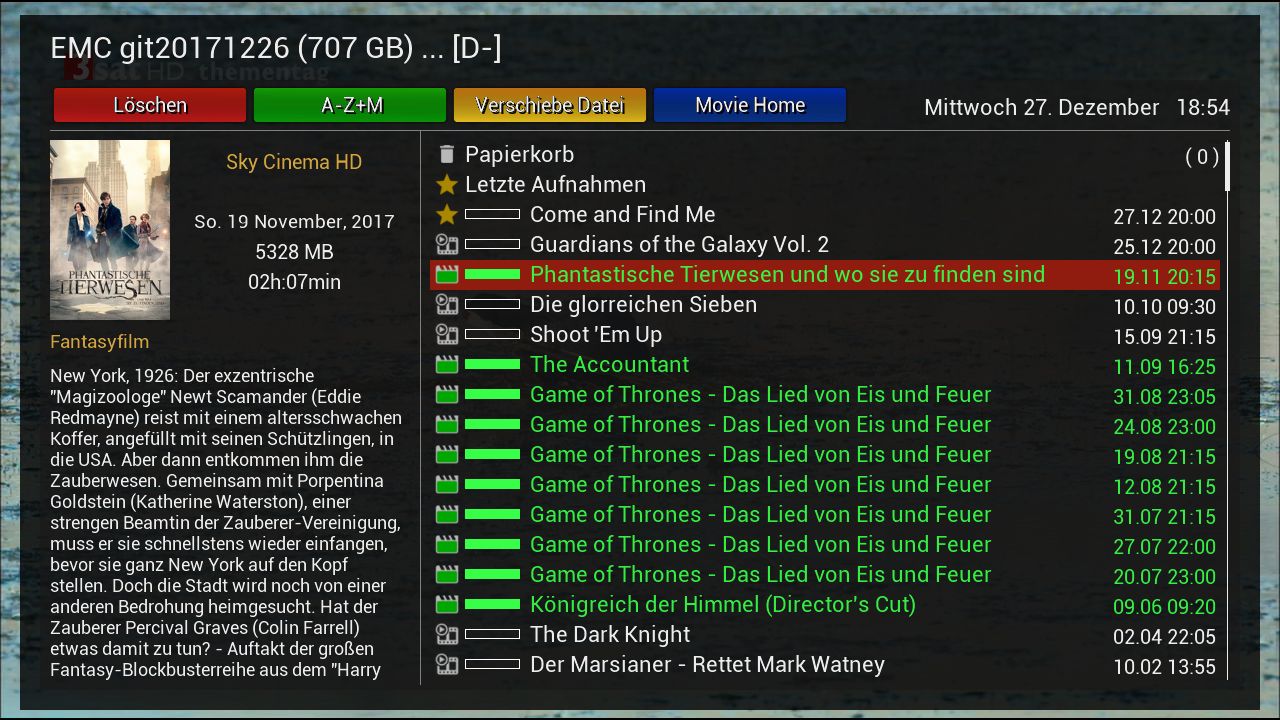Viewport: 1280px width, 720px height.
Task: Select Der Marsianer - Rettet Mark Watney
Action: click(x=707, y=665)
